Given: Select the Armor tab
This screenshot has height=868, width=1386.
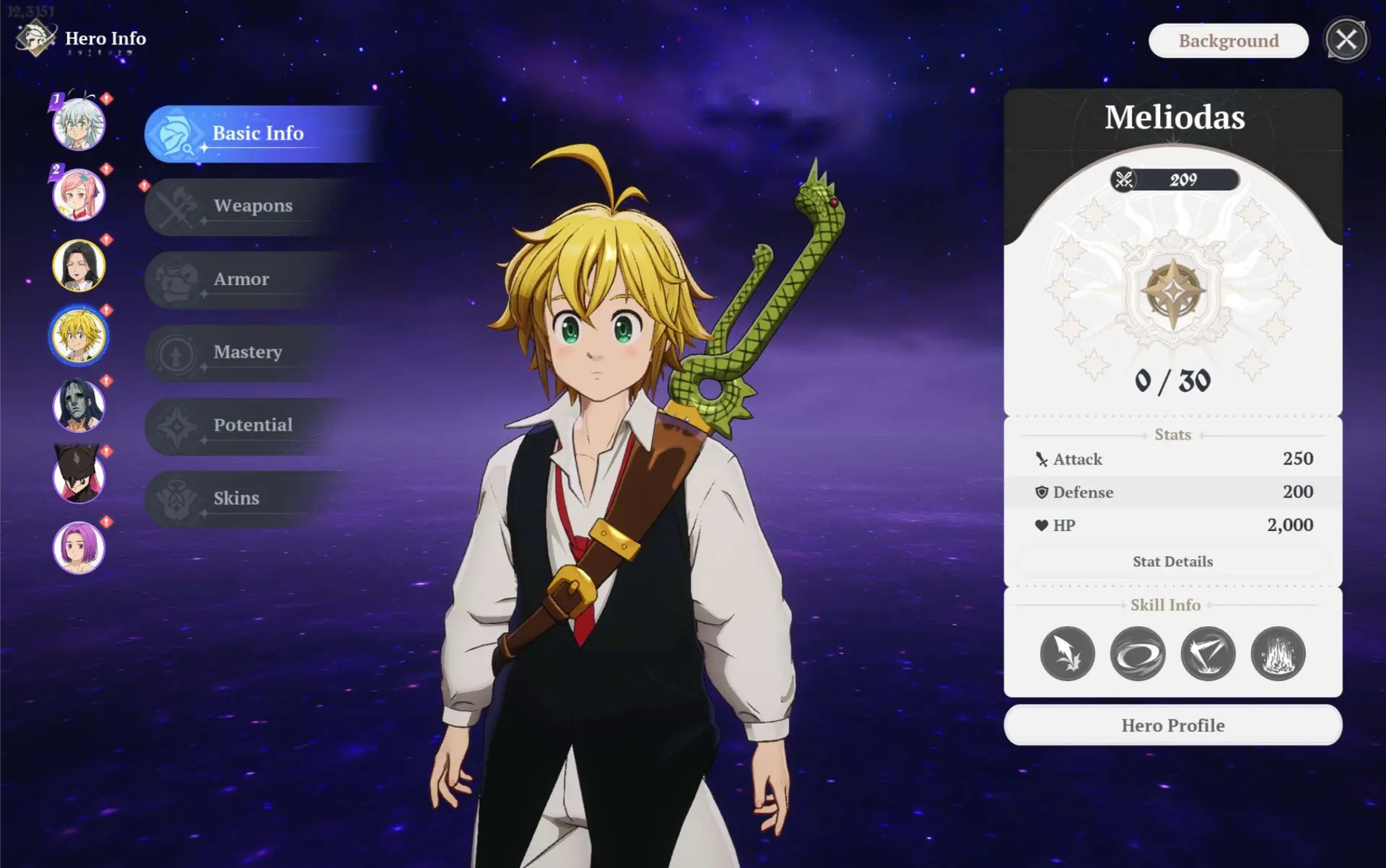Looking at the screenshot, I should coord(241,280).
